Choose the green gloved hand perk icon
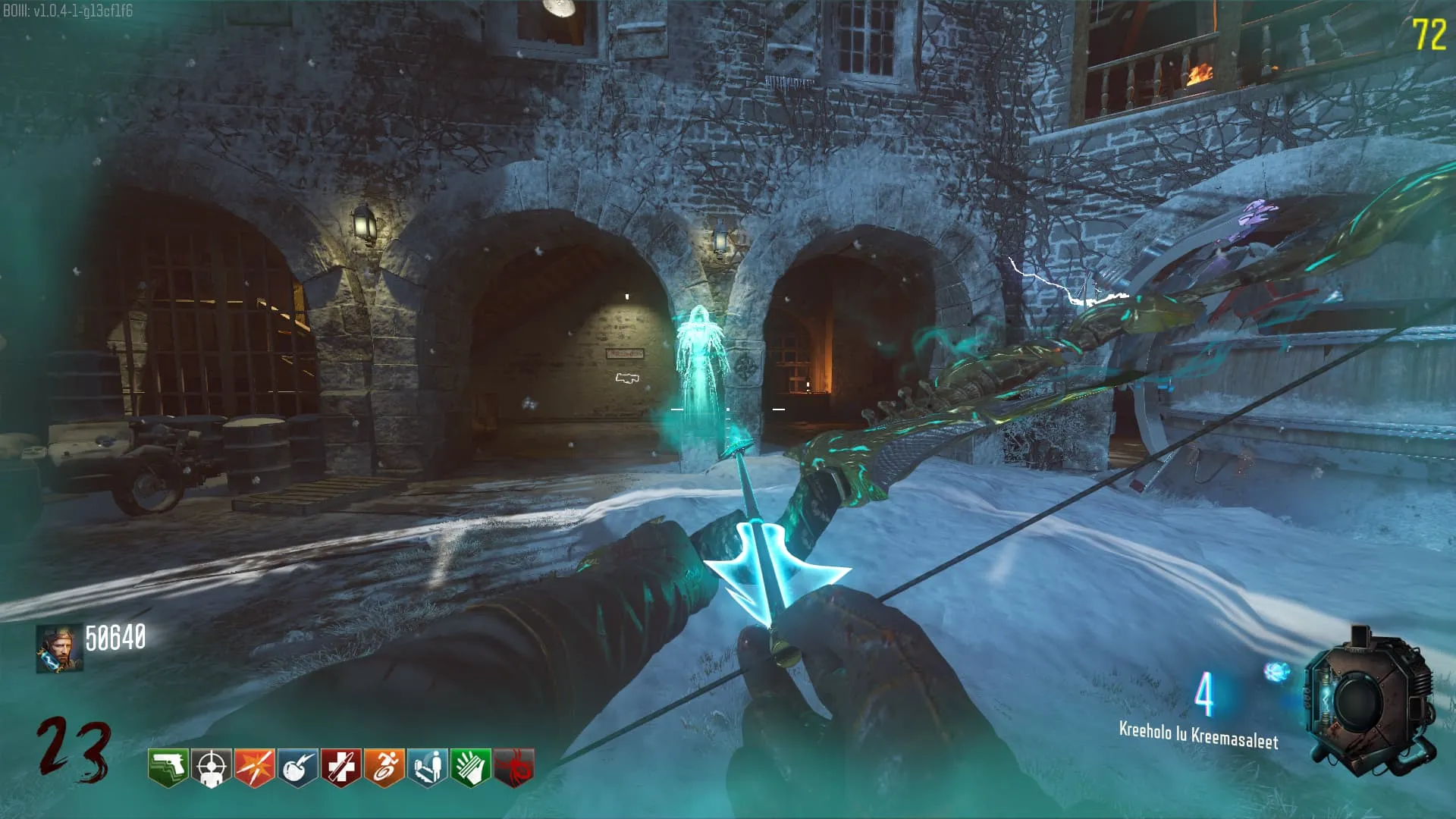Viewport: 1456px width, 819px height. click(471, 768)
